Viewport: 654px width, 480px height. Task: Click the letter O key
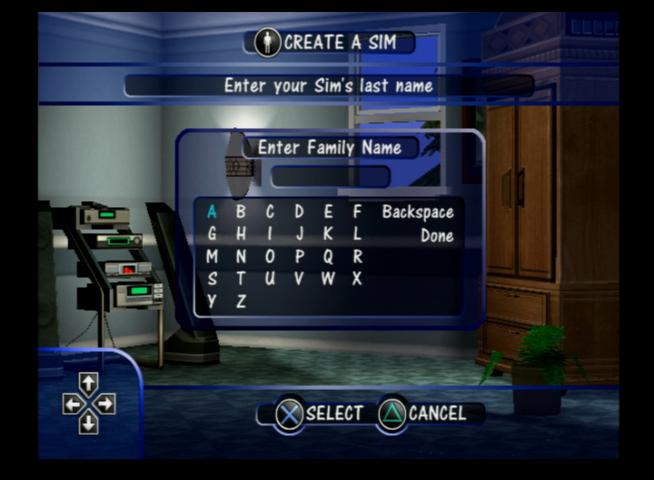(x=270, y=256)
